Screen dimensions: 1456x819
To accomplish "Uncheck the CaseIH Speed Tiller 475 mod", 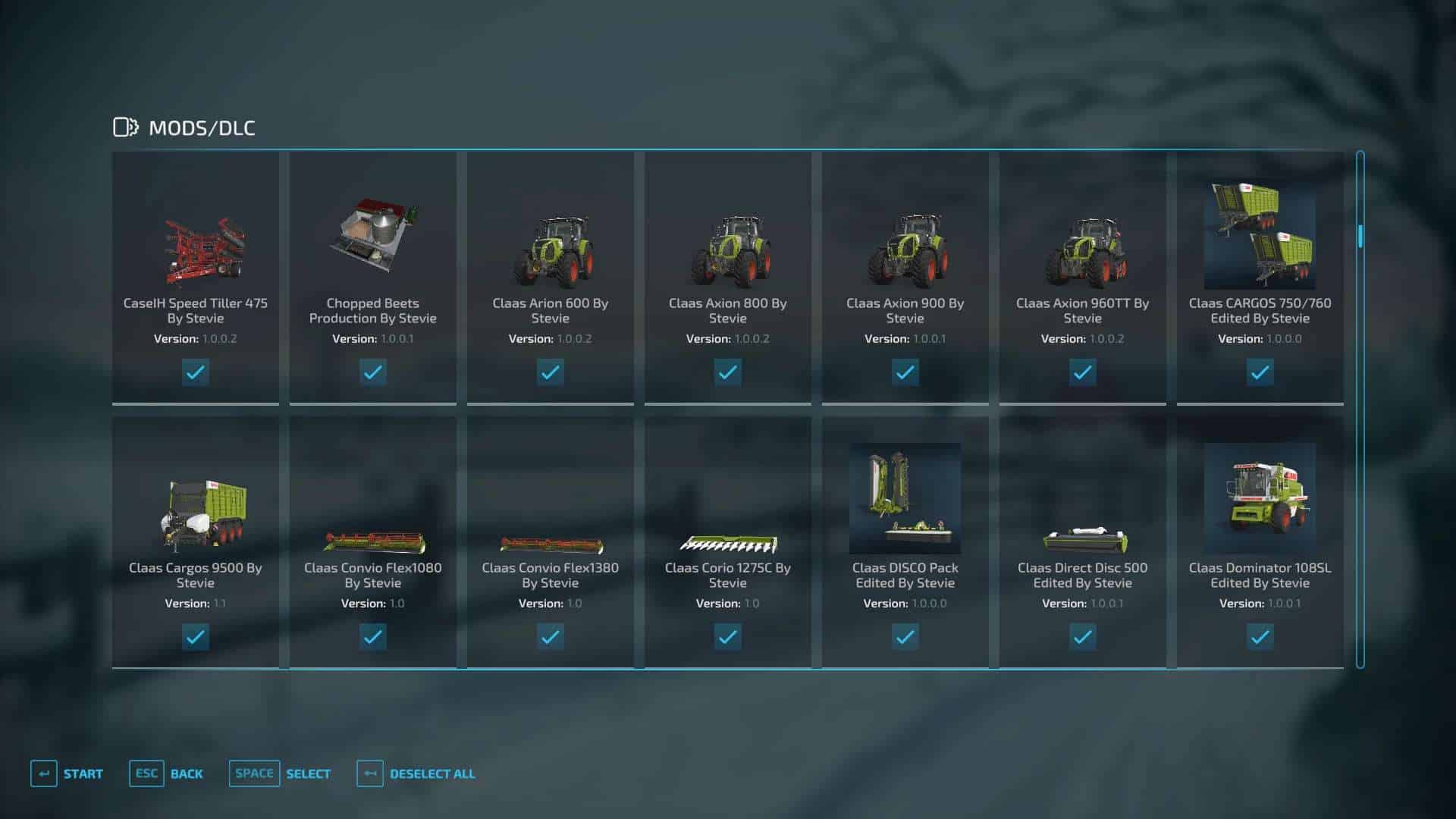I will point(196,372).
